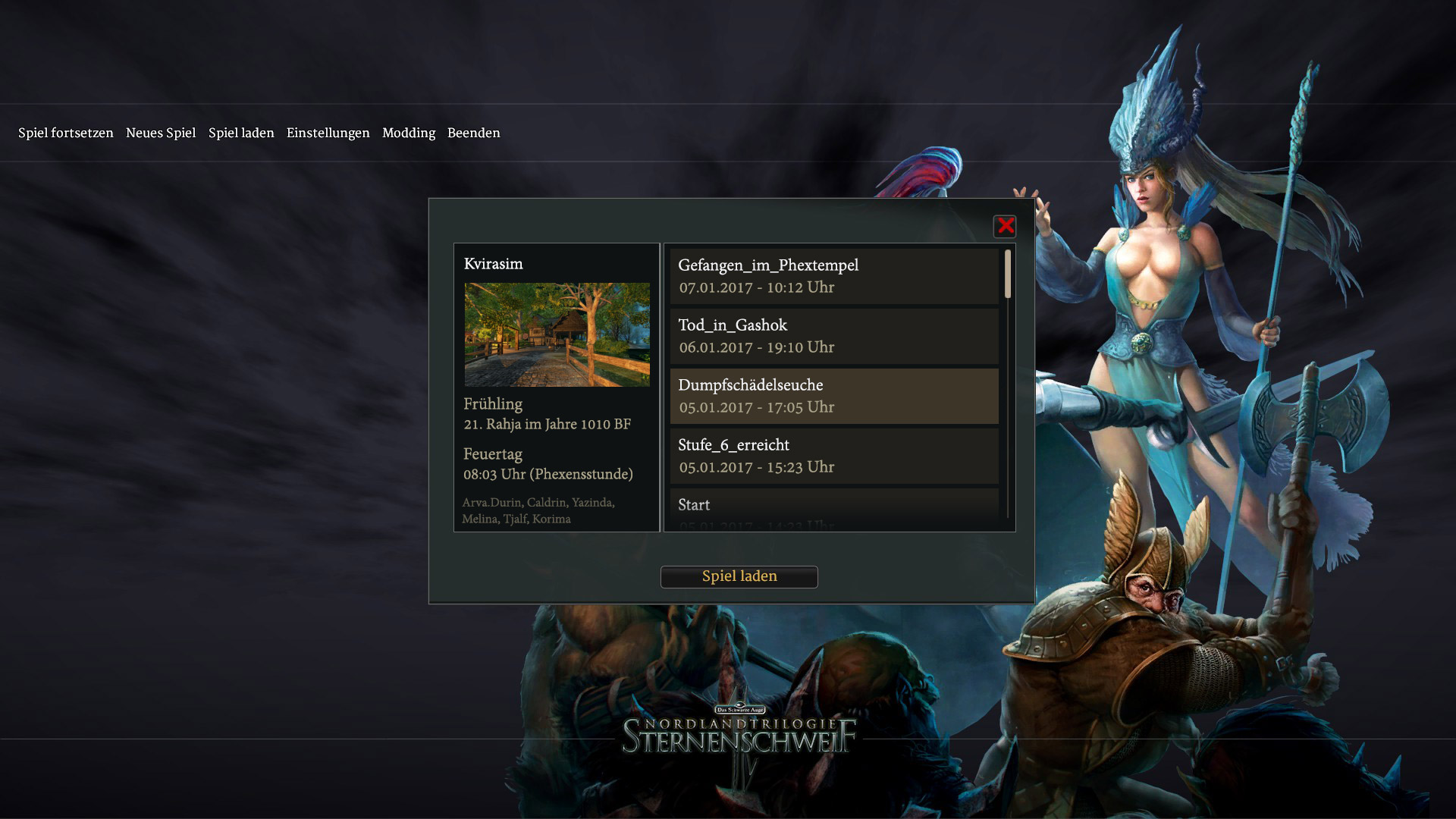
Task: Click the save list scrollbar handle
Action: point(1008,274)
